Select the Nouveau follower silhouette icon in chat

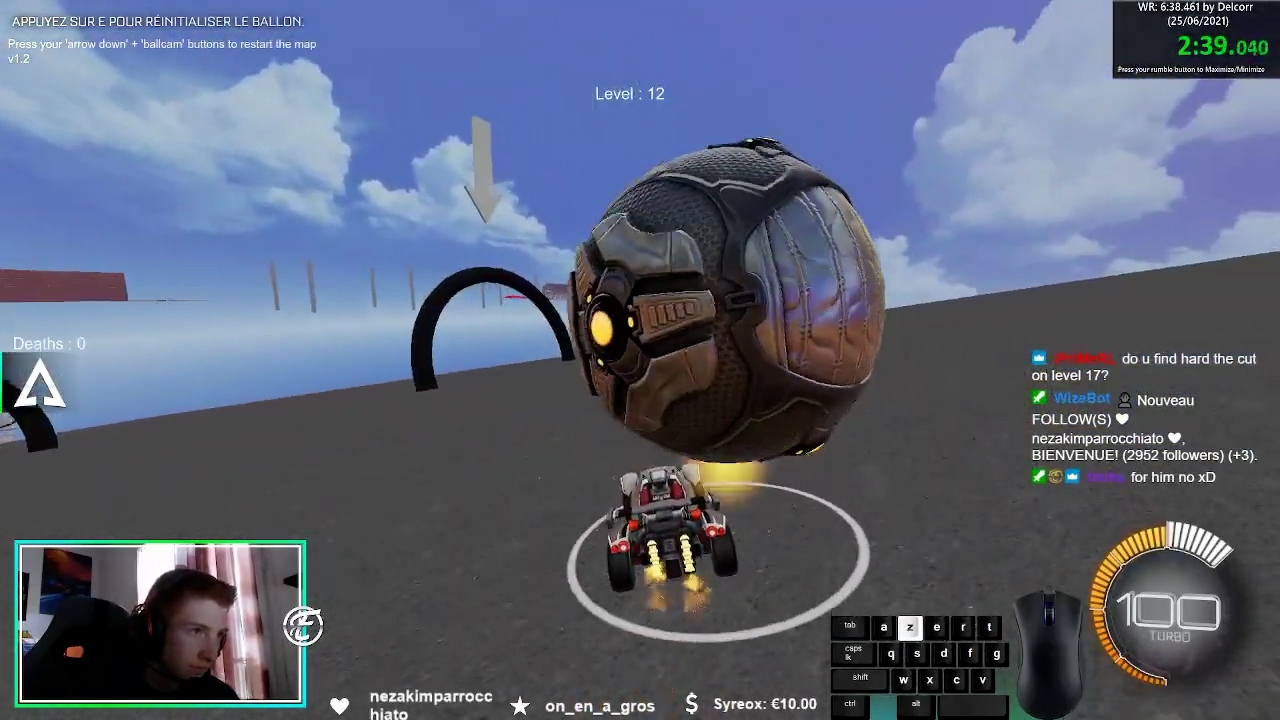(x=1124, y=399)
